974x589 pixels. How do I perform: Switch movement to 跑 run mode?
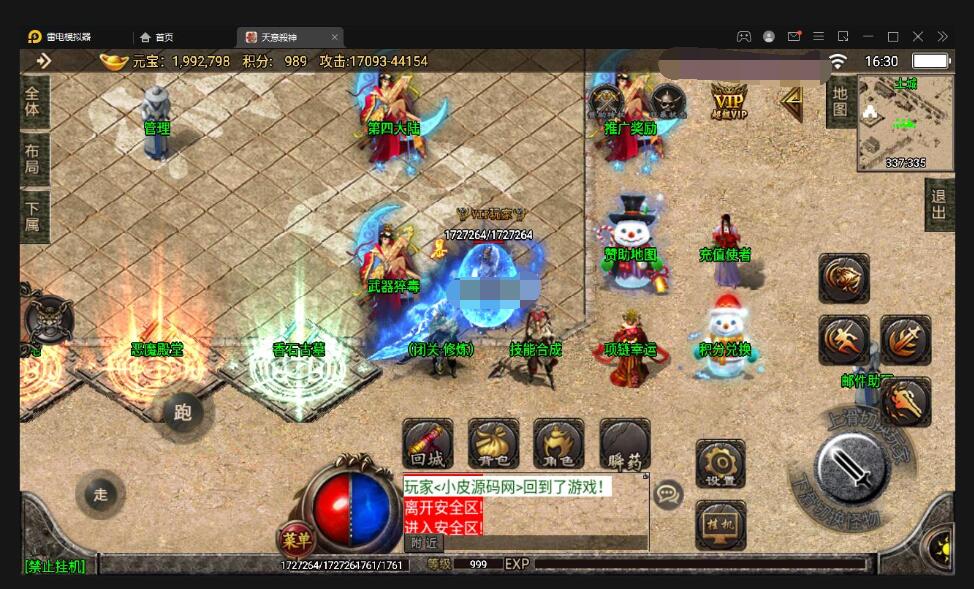pyautogui.click(x=182, y=412)
